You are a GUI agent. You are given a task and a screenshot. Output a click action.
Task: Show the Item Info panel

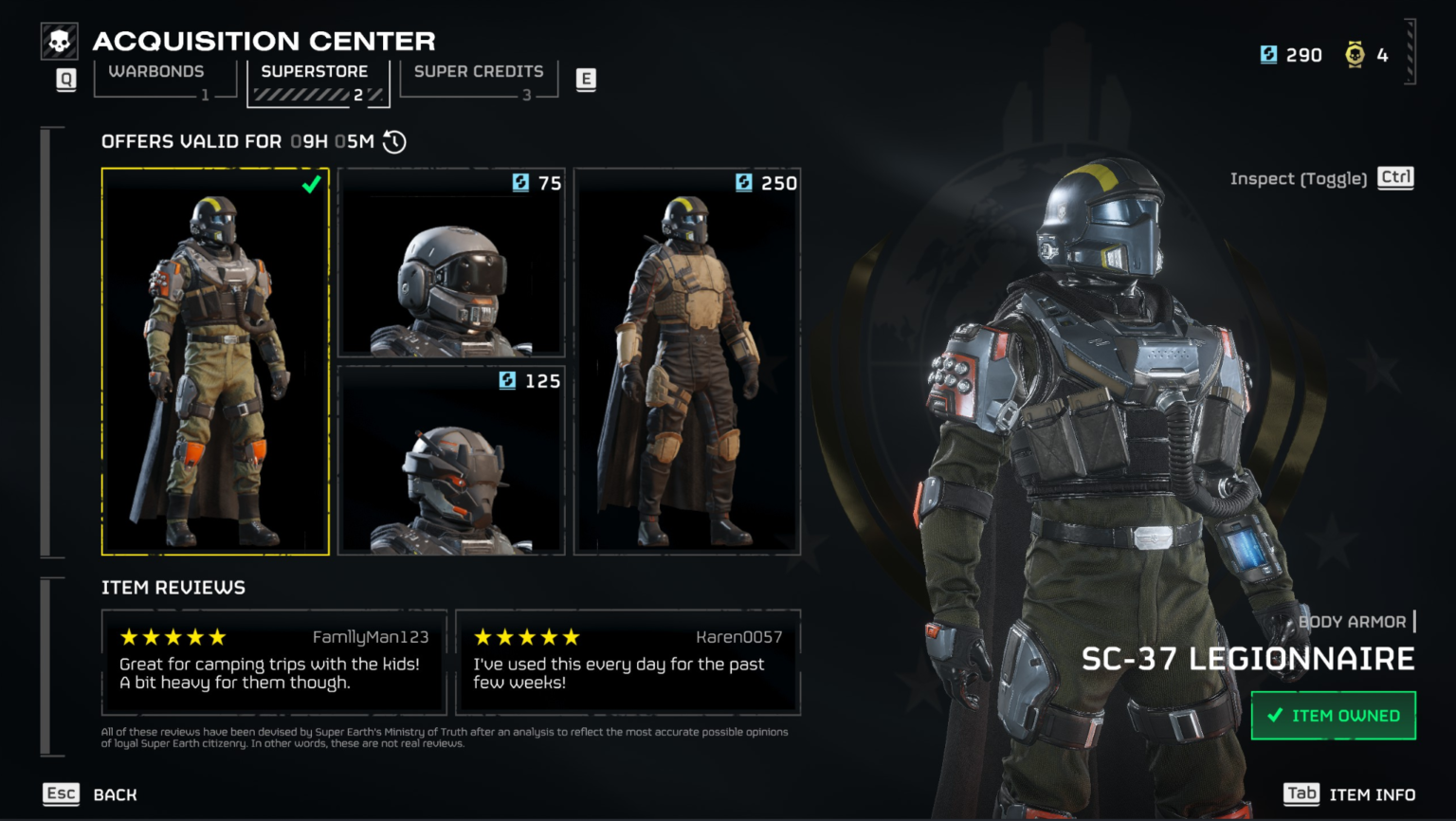point(1350,794)
